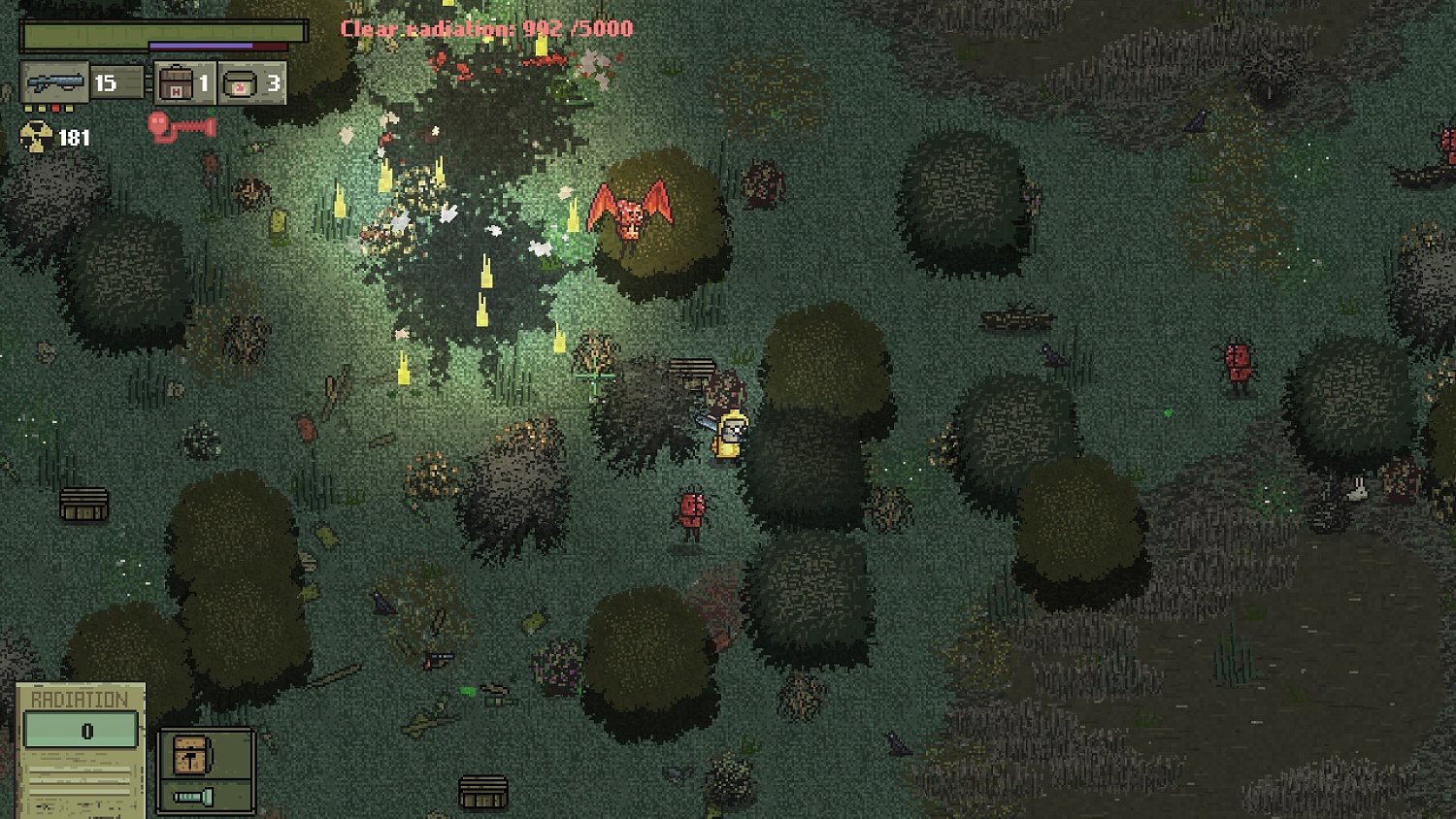Image resolution: width=1456 pixels, height=819 pixels.
Task: Open the bottom equipment panel with toolbox and flashlight
Action: pos(205,771)
